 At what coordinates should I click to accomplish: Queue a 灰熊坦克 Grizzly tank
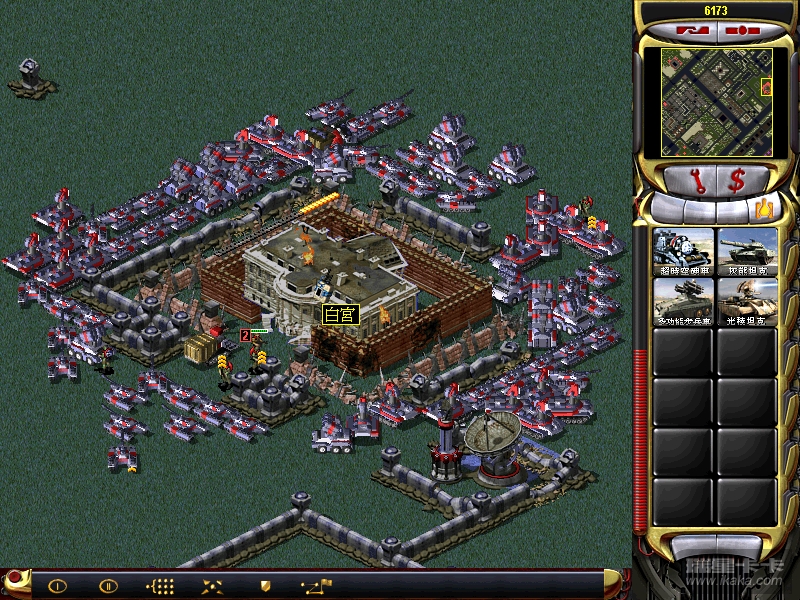[x=746, y=250]
